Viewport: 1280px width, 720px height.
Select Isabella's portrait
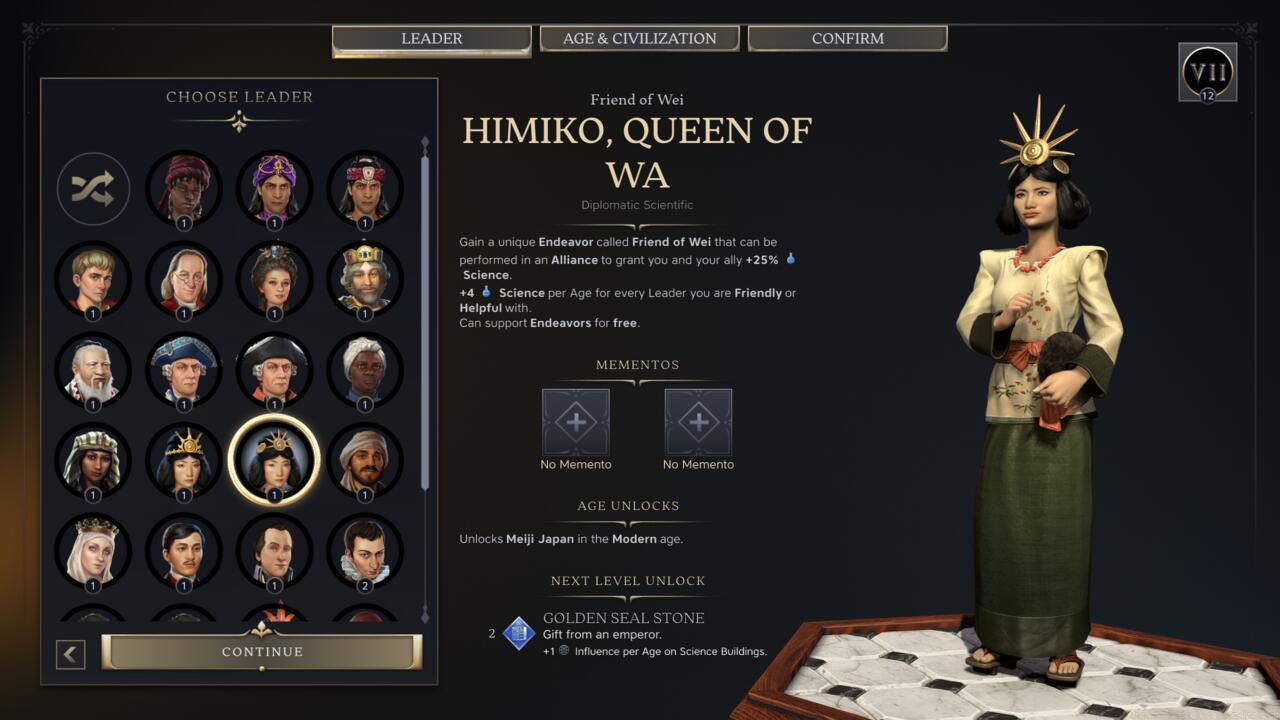pyautogui.click(x=93, y=549)
